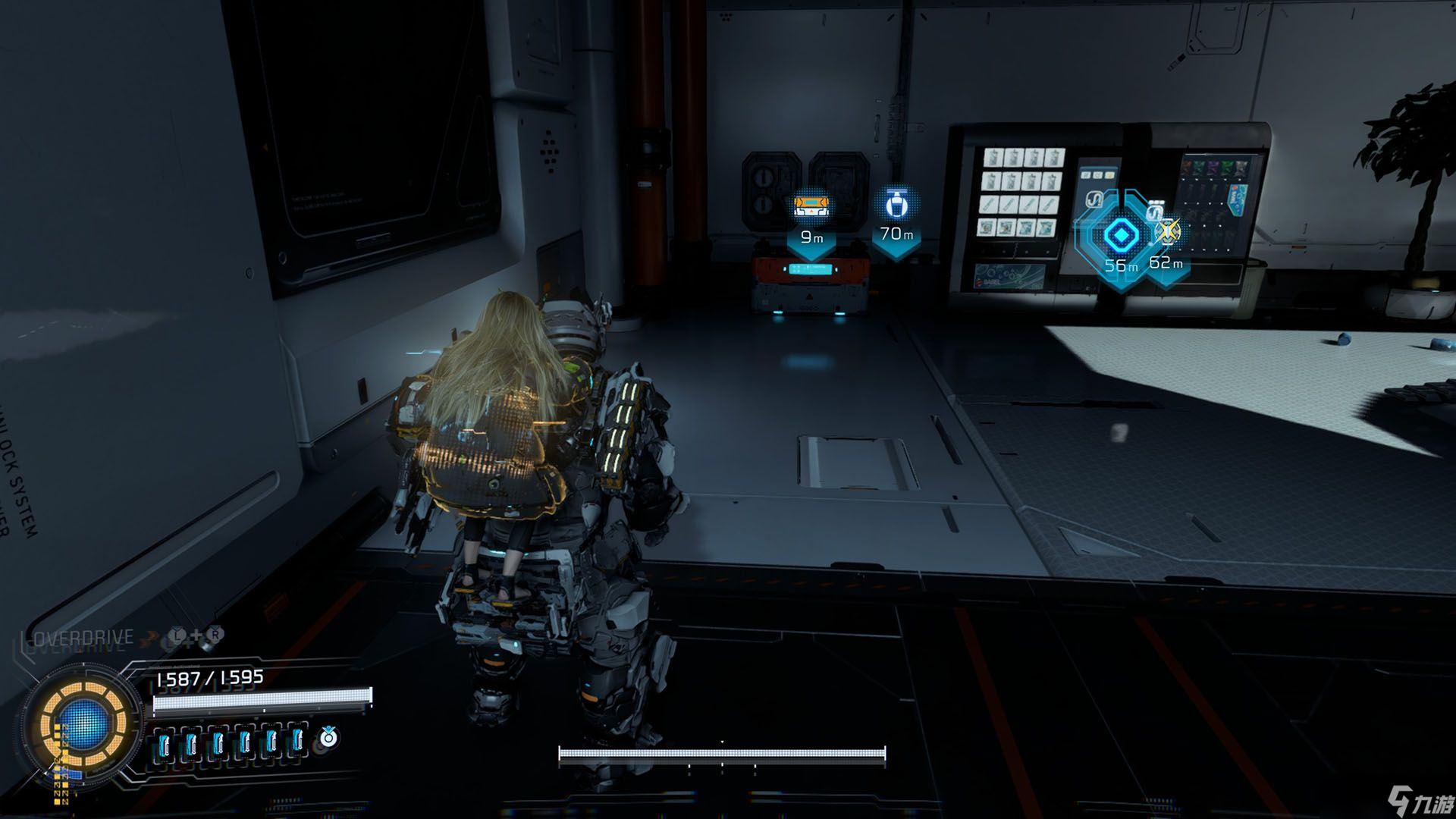Click the round ring icon beside cells

328,737
